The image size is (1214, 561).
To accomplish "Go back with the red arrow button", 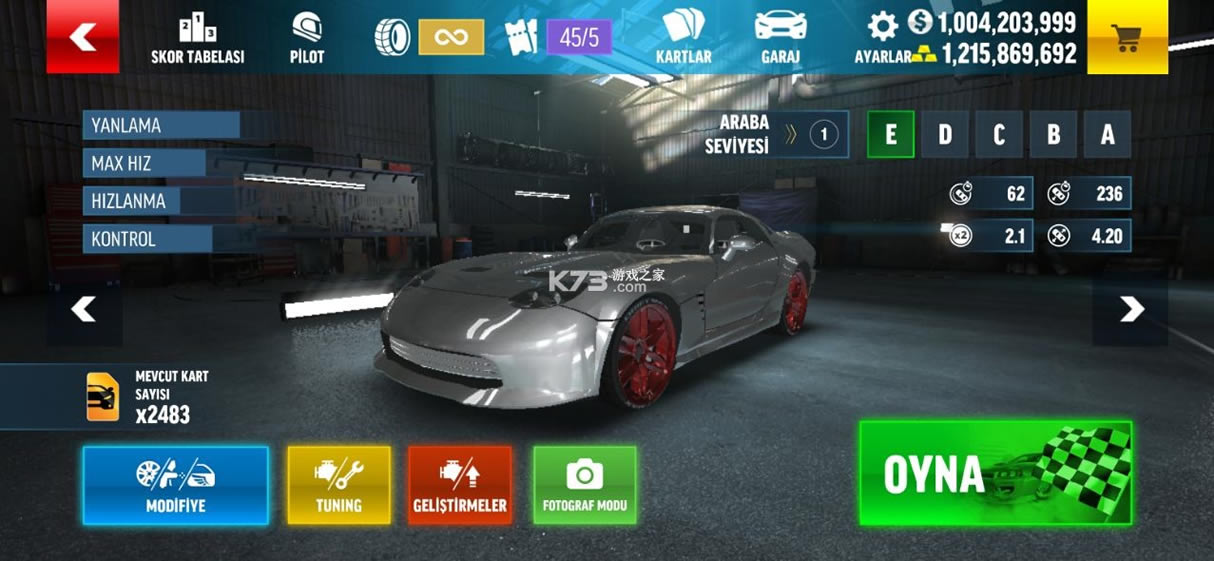I will (x=82, y=37).
